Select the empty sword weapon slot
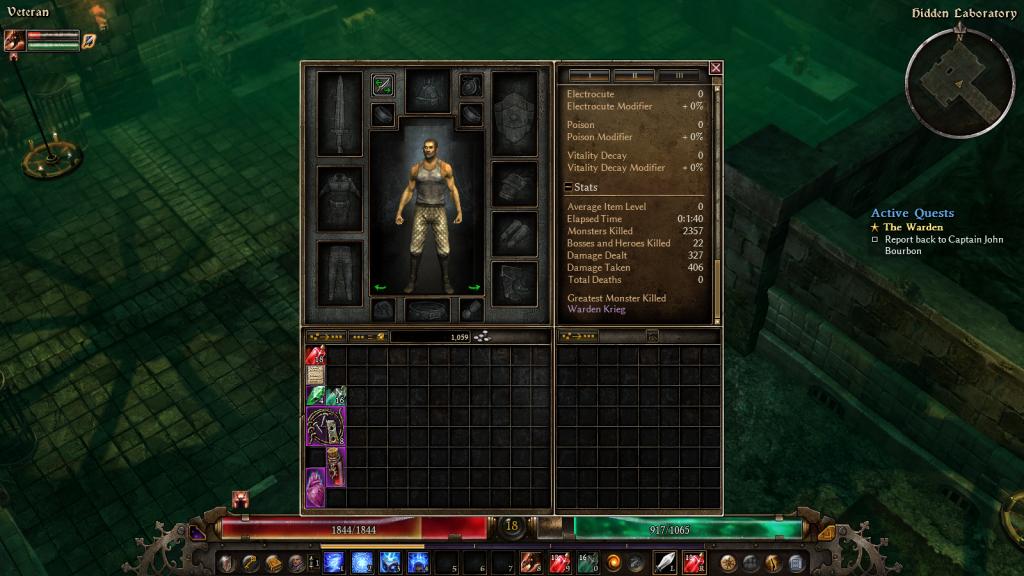1024x576 pixels. 342,113
